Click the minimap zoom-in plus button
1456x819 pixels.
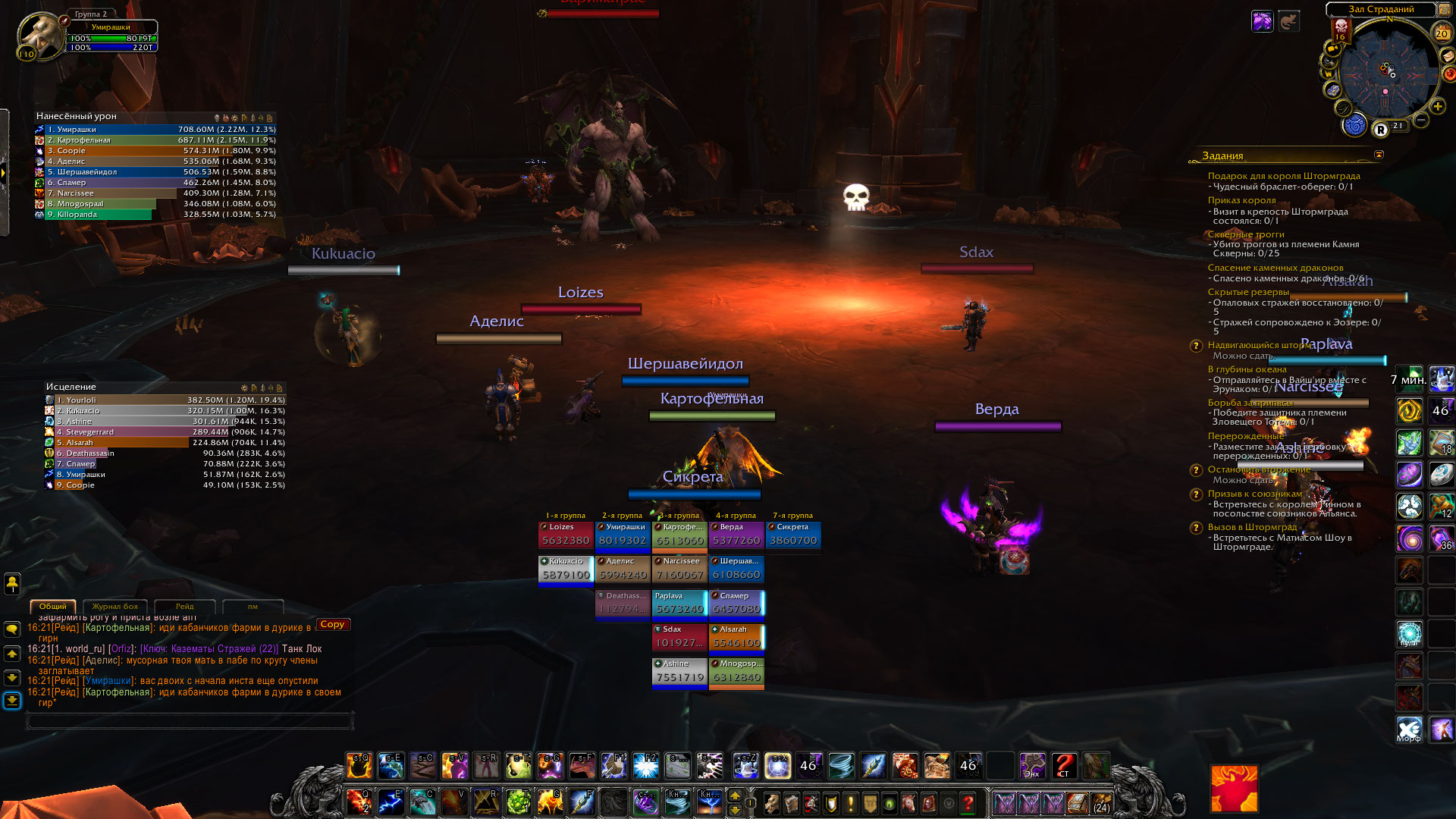pyautogui.click(x=1437, y=107)
